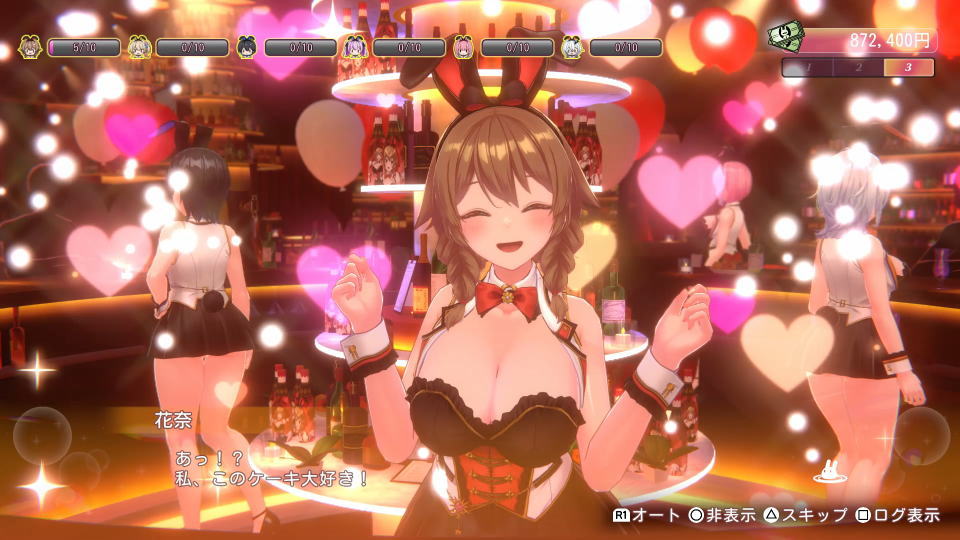The image size is (960, 540).
Task: Select the black-haired girl portrait icon
Action: pyautogui.click(x=248, y=47)
